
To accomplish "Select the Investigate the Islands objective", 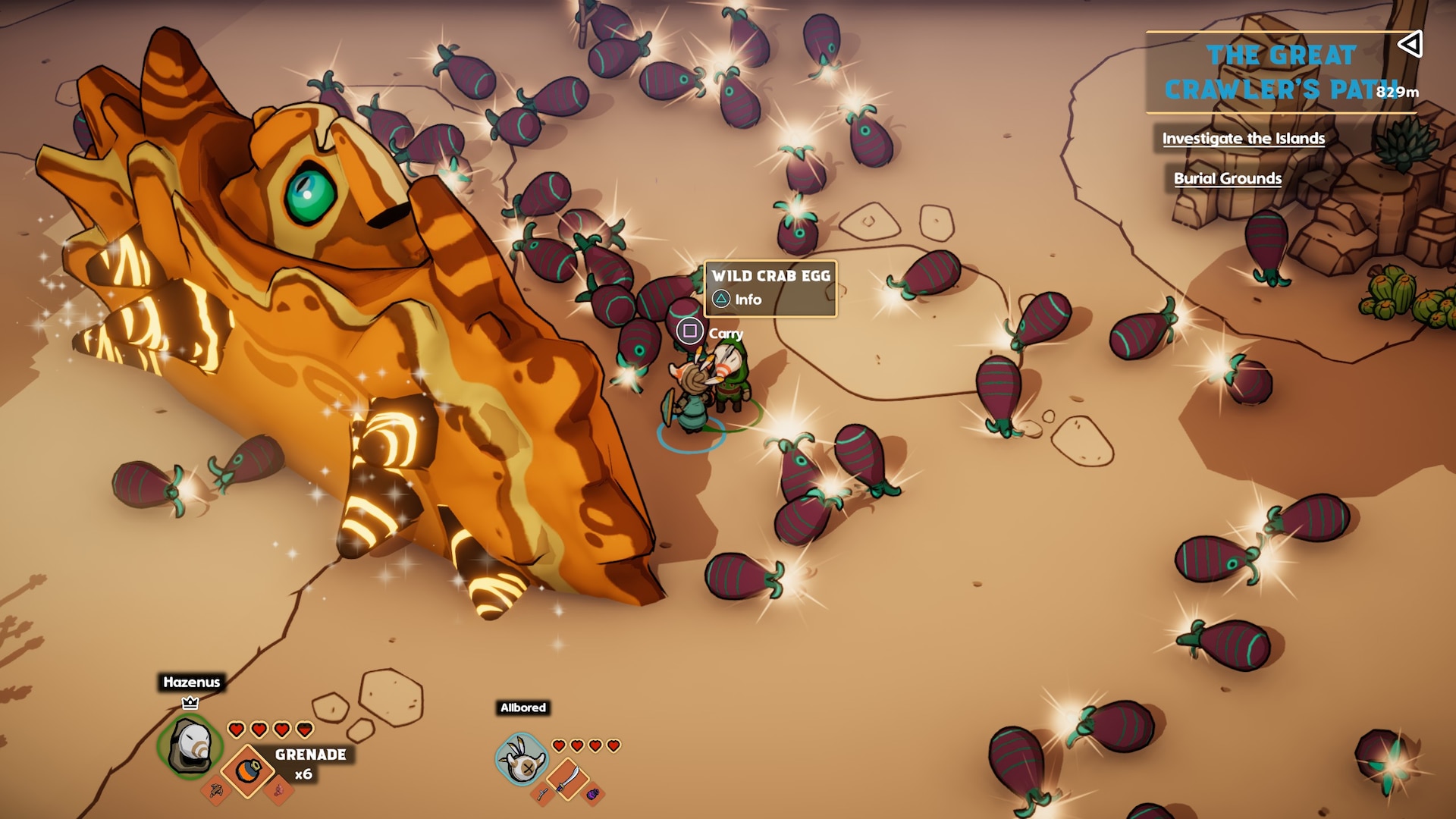I will 1243,139.
